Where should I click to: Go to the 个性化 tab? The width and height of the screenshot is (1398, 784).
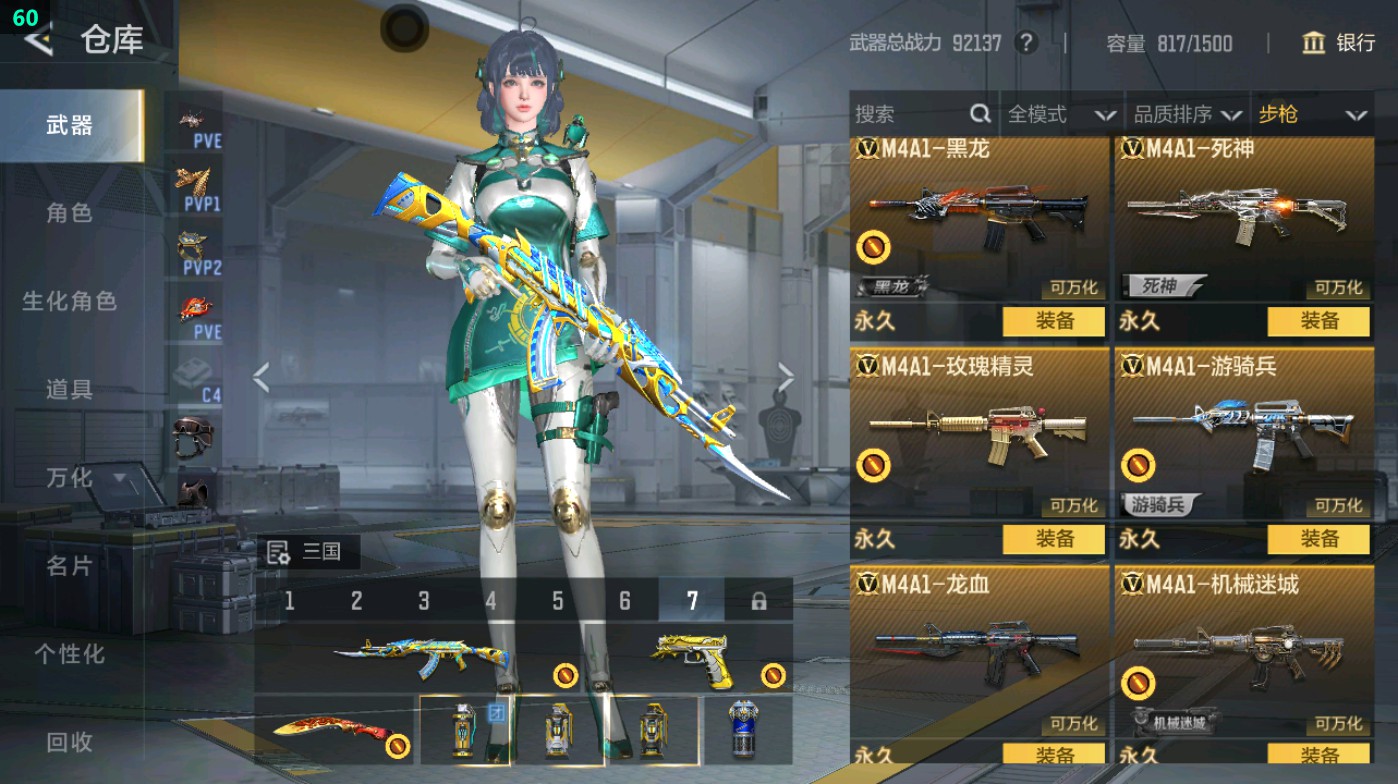[69, 654]
